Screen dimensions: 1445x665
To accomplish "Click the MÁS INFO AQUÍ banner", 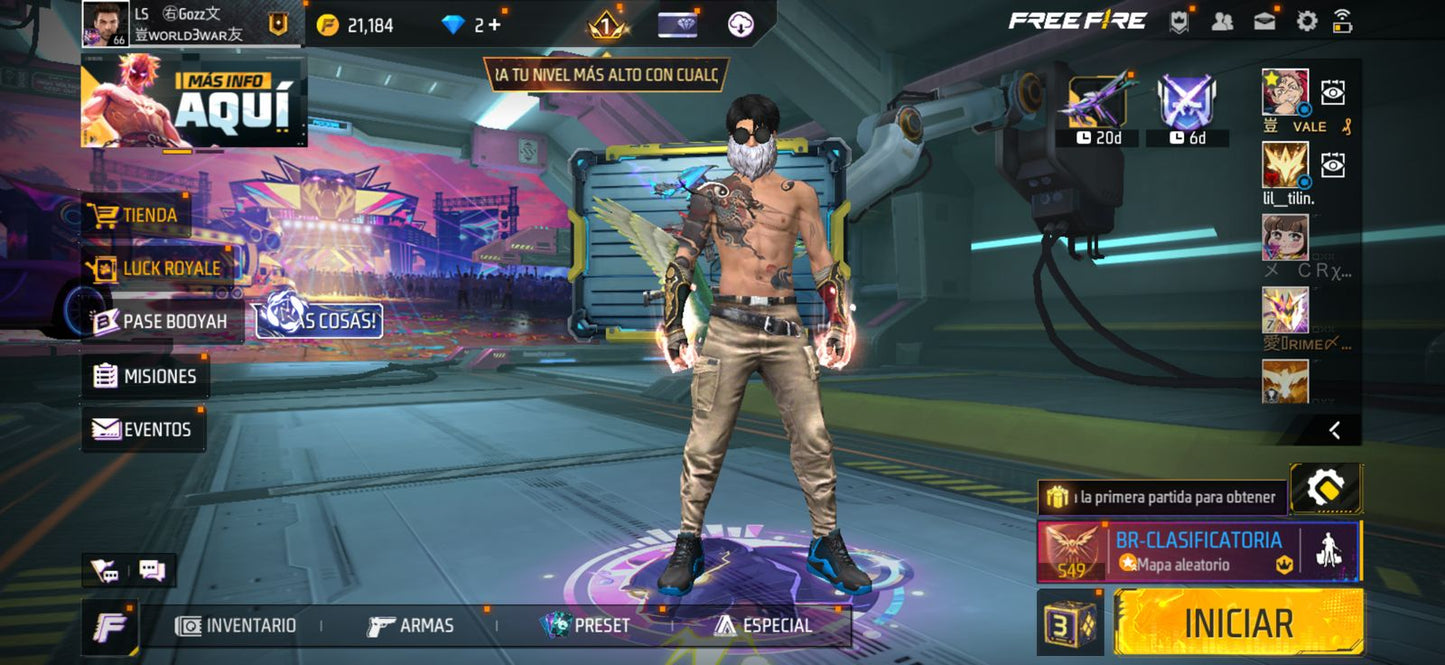I will 194,101.
